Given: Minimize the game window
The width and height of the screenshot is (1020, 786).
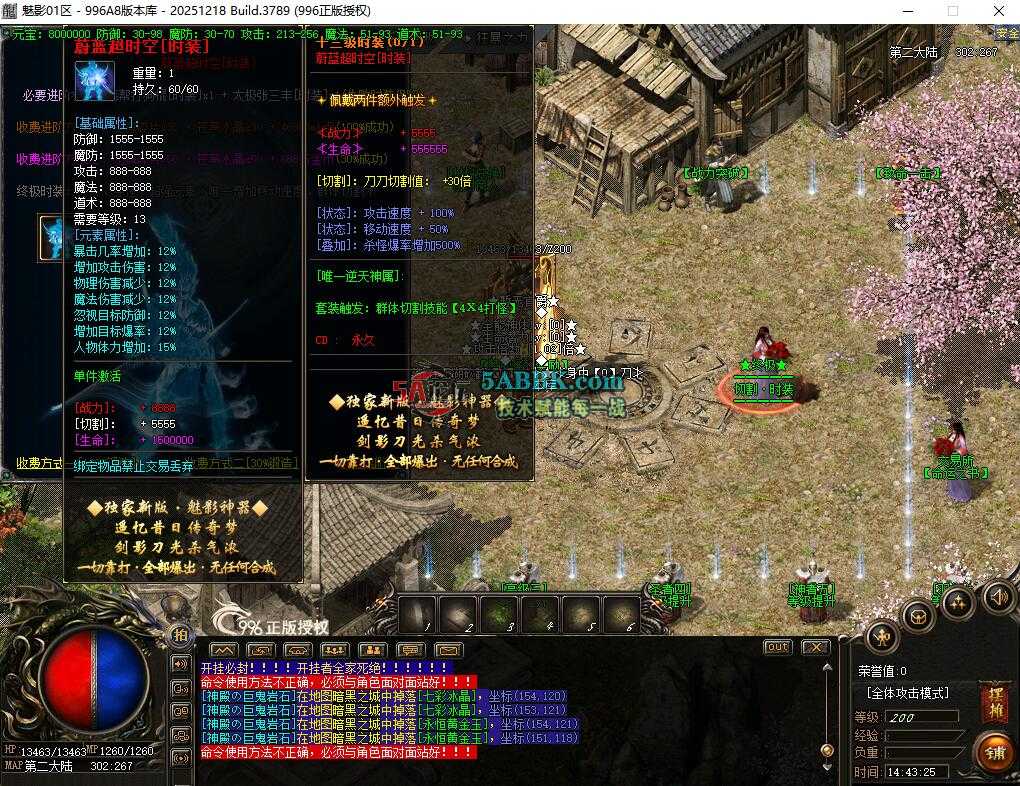Looking at the screenshot, I should point(906,11).
